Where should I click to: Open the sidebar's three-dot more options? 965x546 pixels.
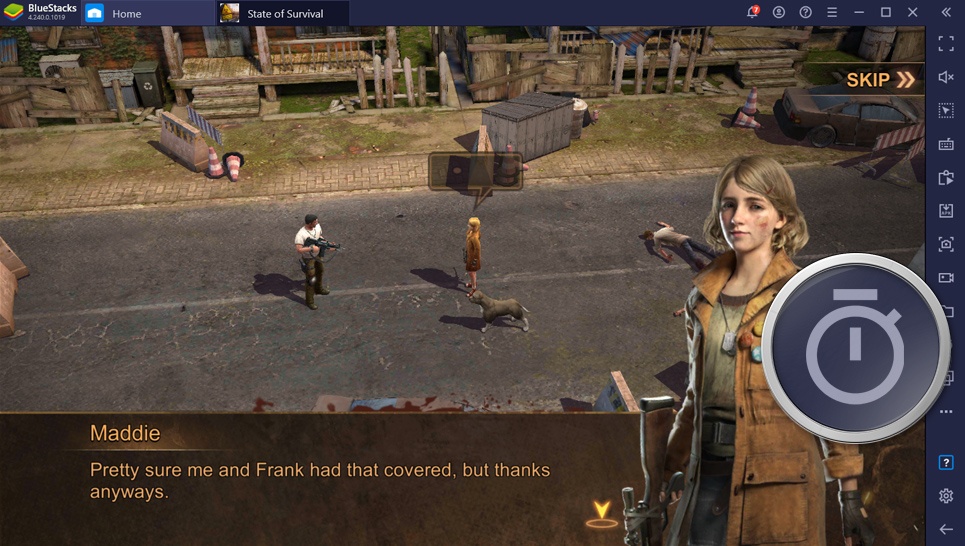coord(945,411)
